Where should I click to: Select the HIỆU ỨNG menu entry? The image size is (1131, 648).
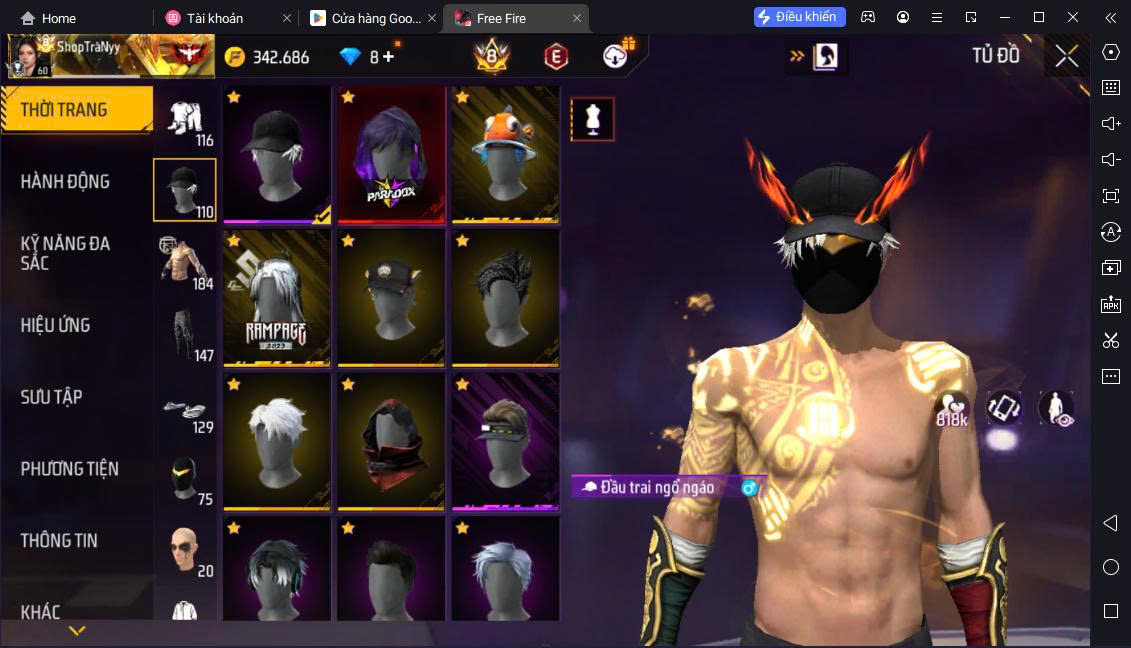coord(55,325)
